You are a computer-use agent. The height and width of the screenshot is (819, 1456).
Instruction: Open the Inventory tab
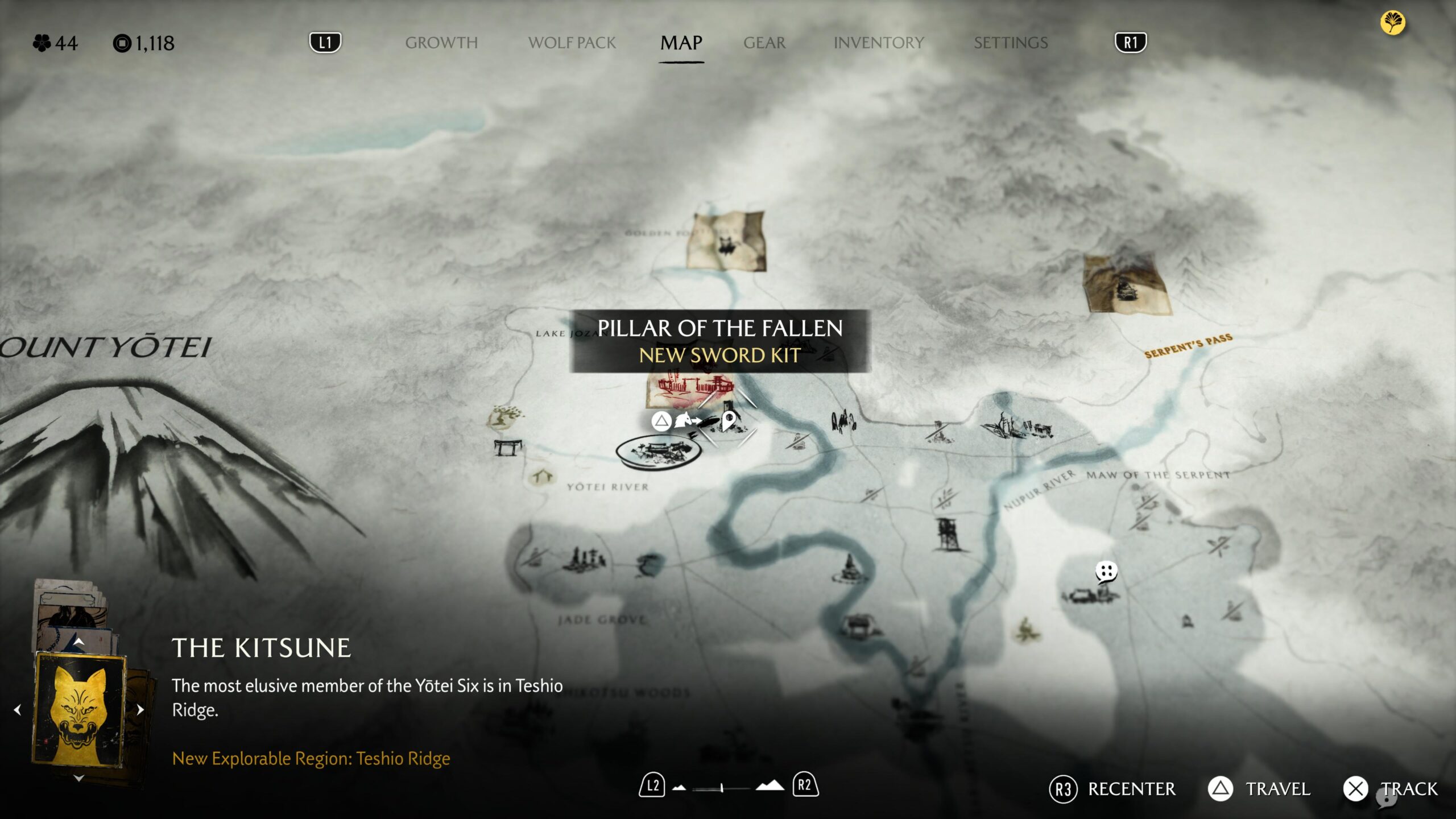click(878, 43)
